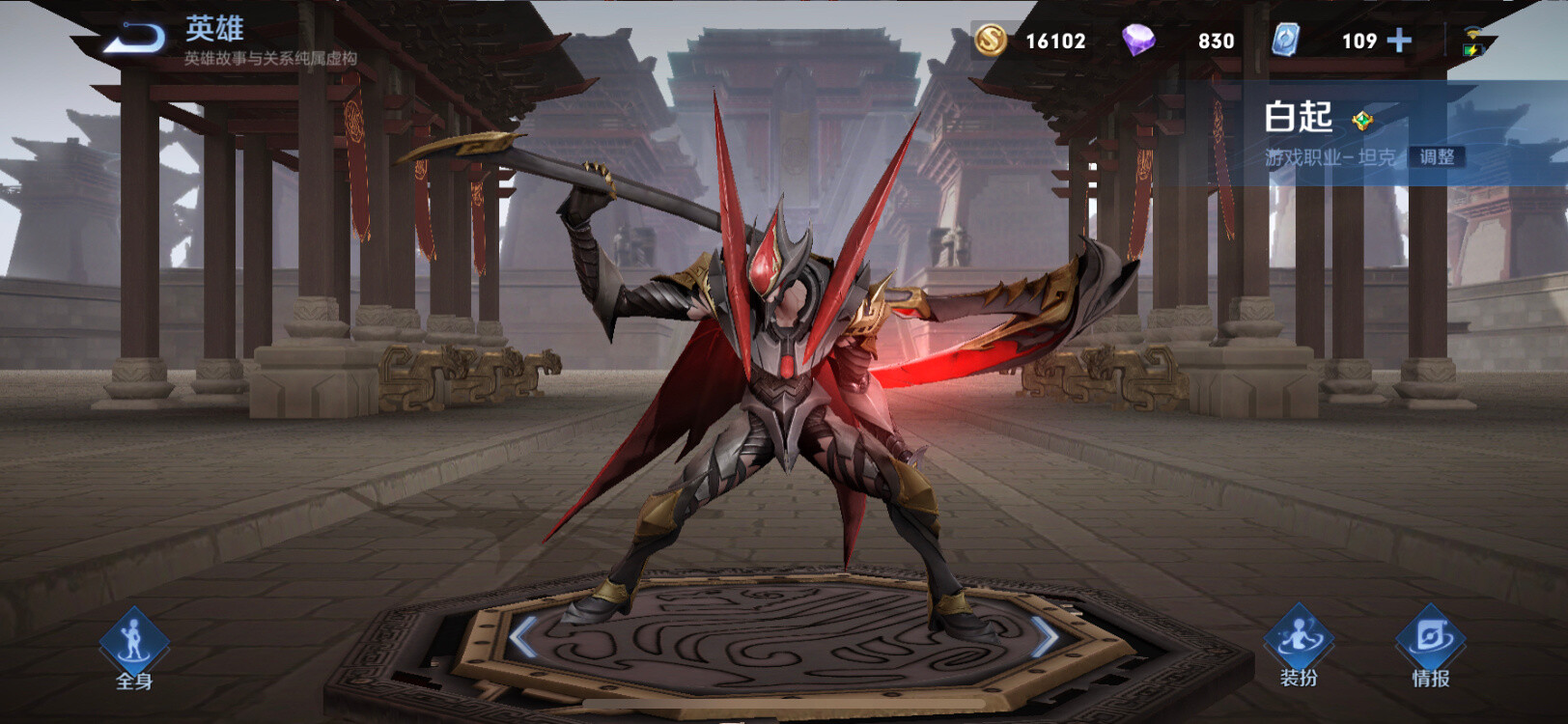1568x724 pixels.
Task: Open the 情报 hero info panel
Action: tap(1430, 647)
